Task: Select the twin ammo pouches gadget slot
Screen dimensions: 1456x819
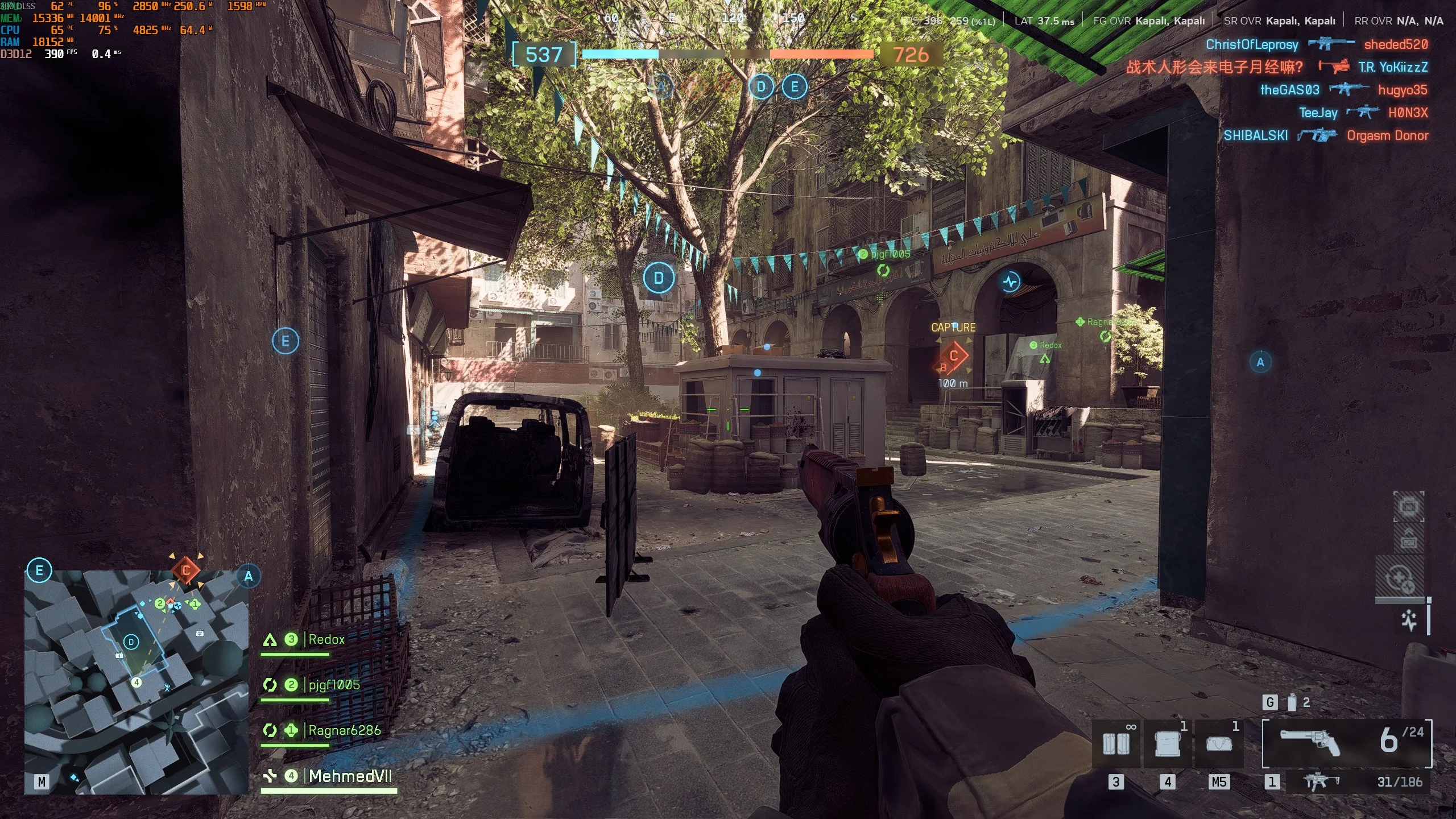Action: [1116, 743]
